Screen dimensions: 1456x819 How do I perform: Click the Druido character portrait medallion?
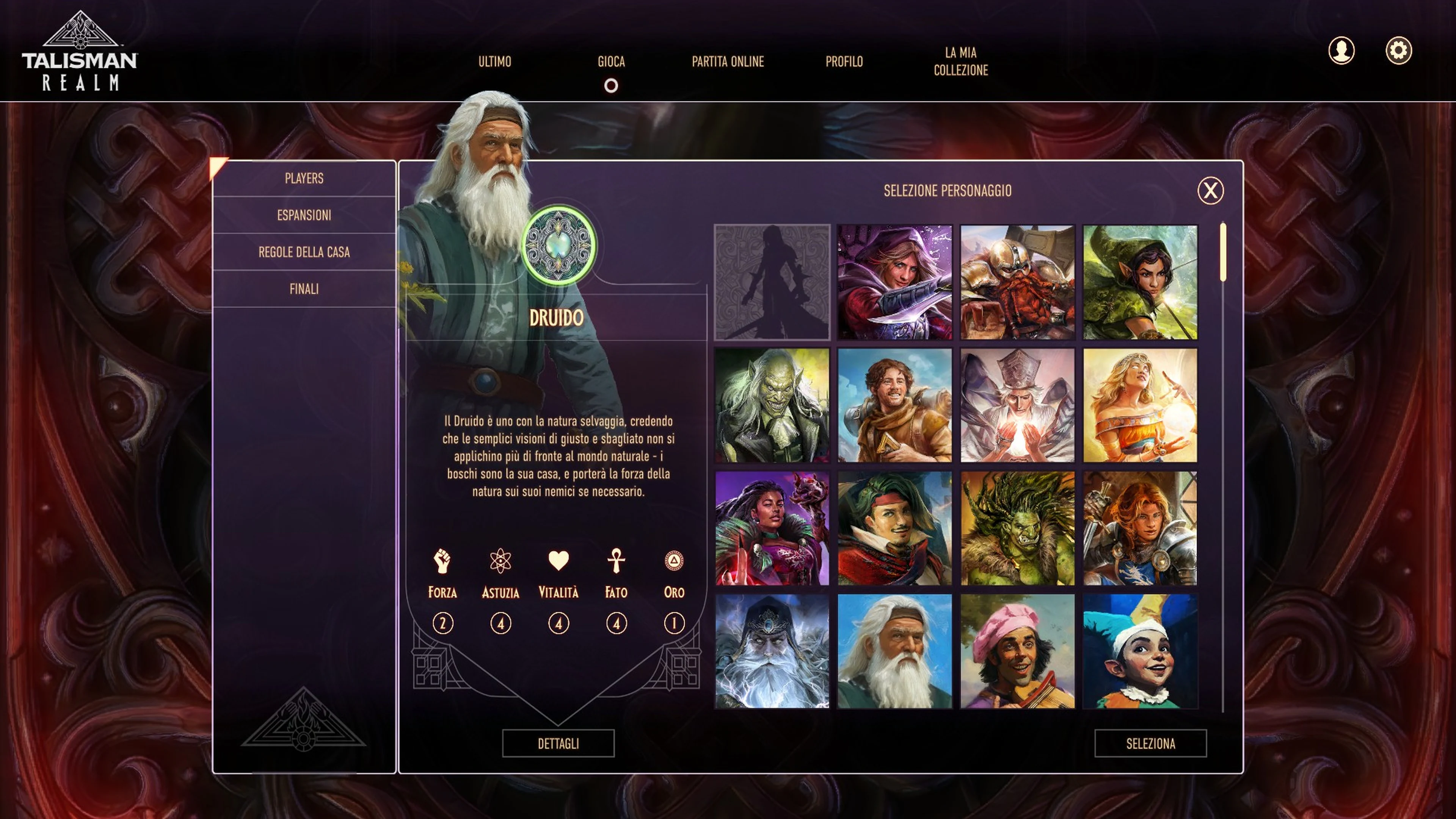[x=559, y=244]
